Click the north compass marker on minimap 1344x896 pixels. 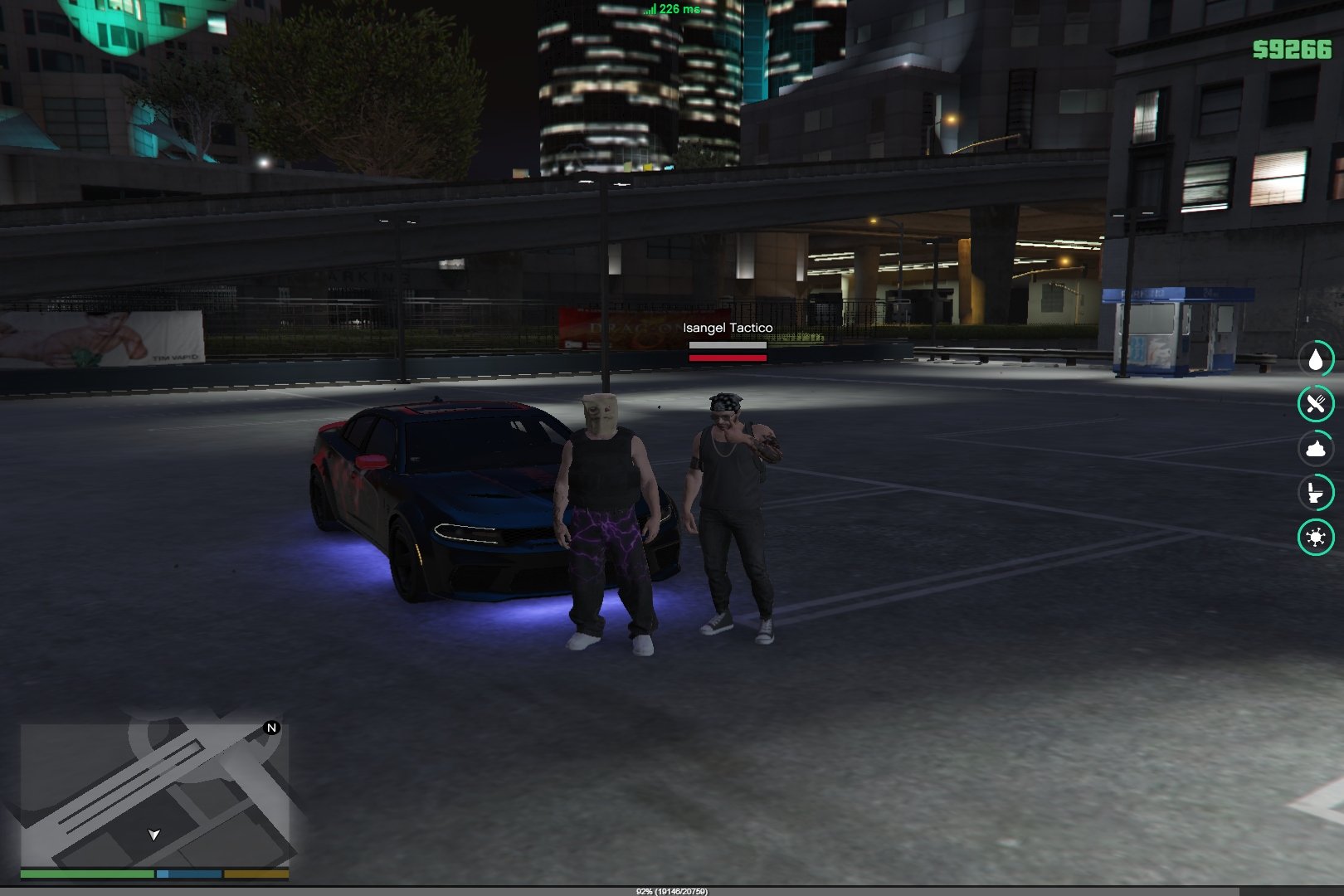[271, 728]
